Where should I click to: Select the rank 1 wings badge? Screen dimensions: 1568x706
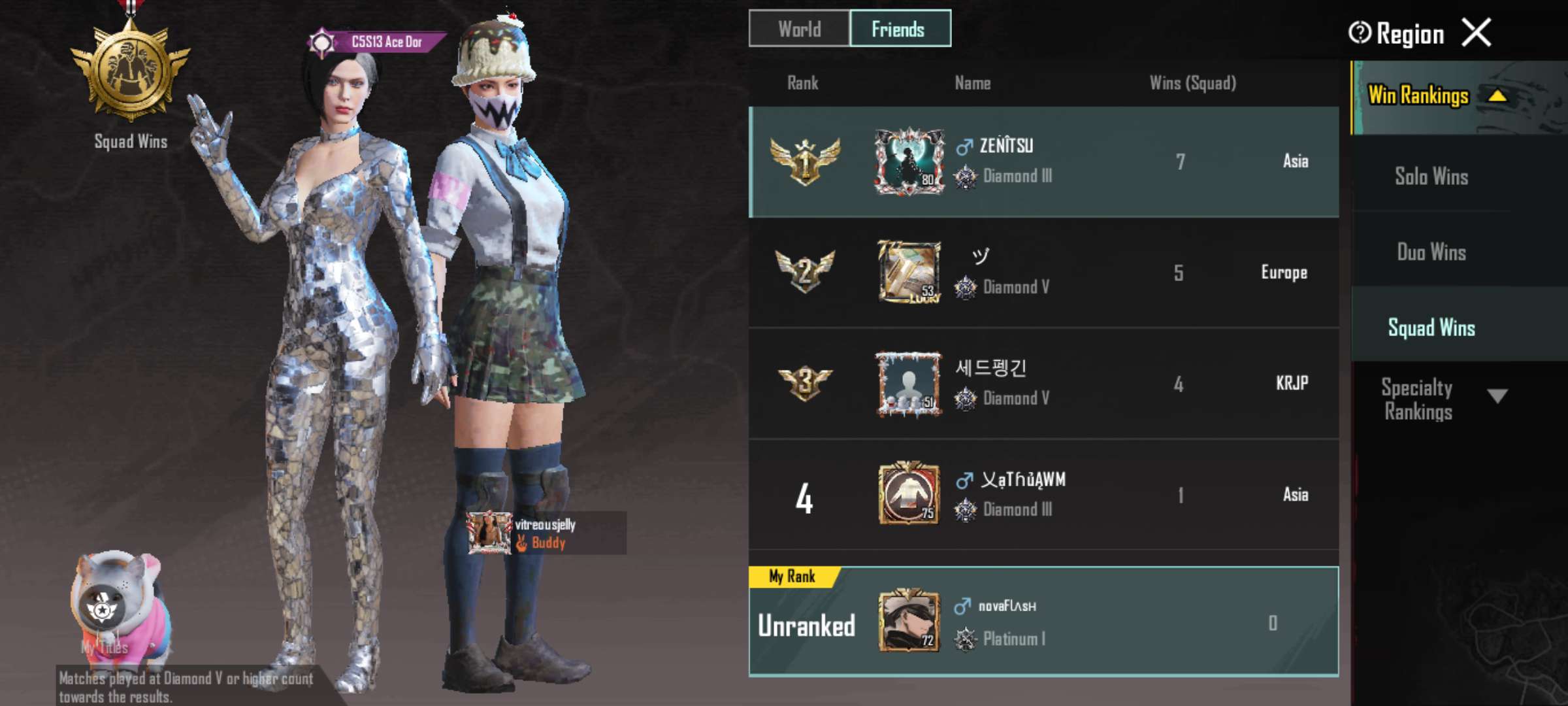click(x=805, y=159)
